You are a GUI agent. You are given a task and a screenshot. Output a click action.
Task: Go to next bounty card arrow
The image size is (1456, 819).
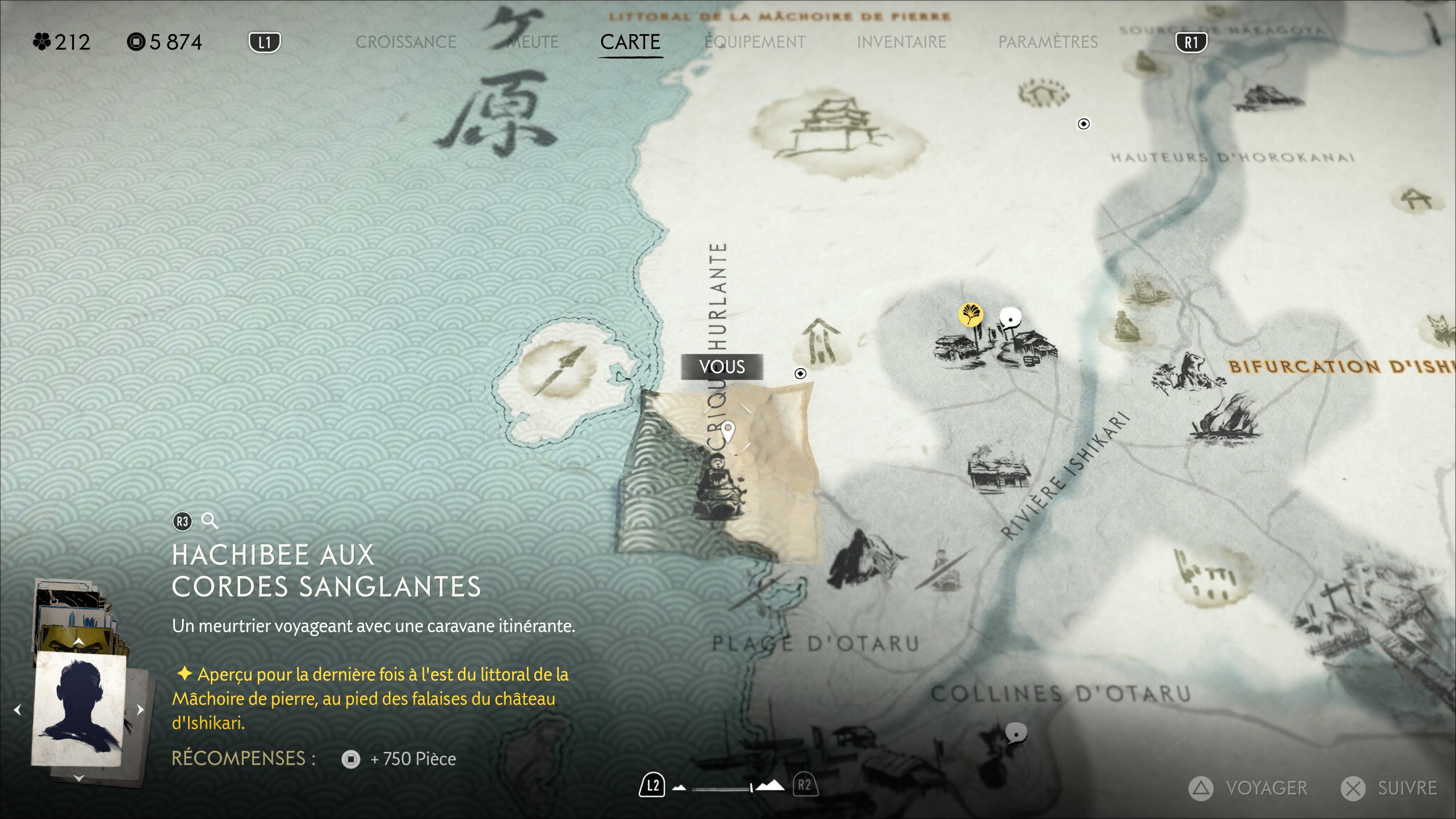(x=141, y=709)
